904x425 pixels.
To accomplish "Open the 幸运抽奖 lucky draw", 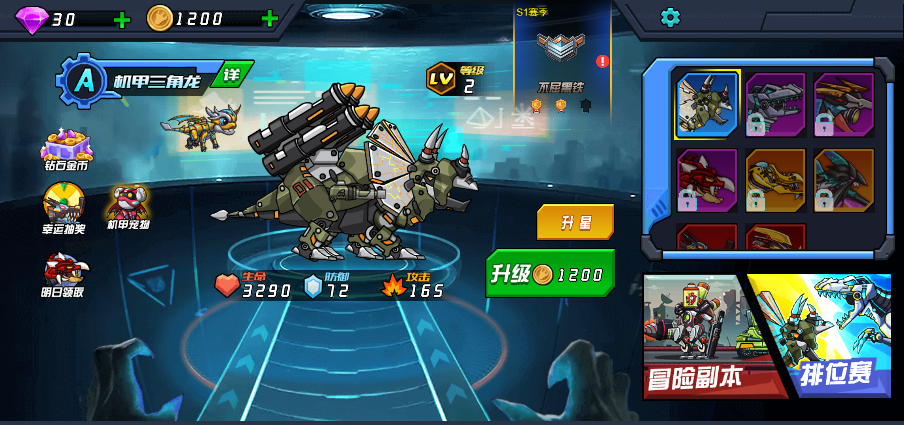I will point(63,208).
